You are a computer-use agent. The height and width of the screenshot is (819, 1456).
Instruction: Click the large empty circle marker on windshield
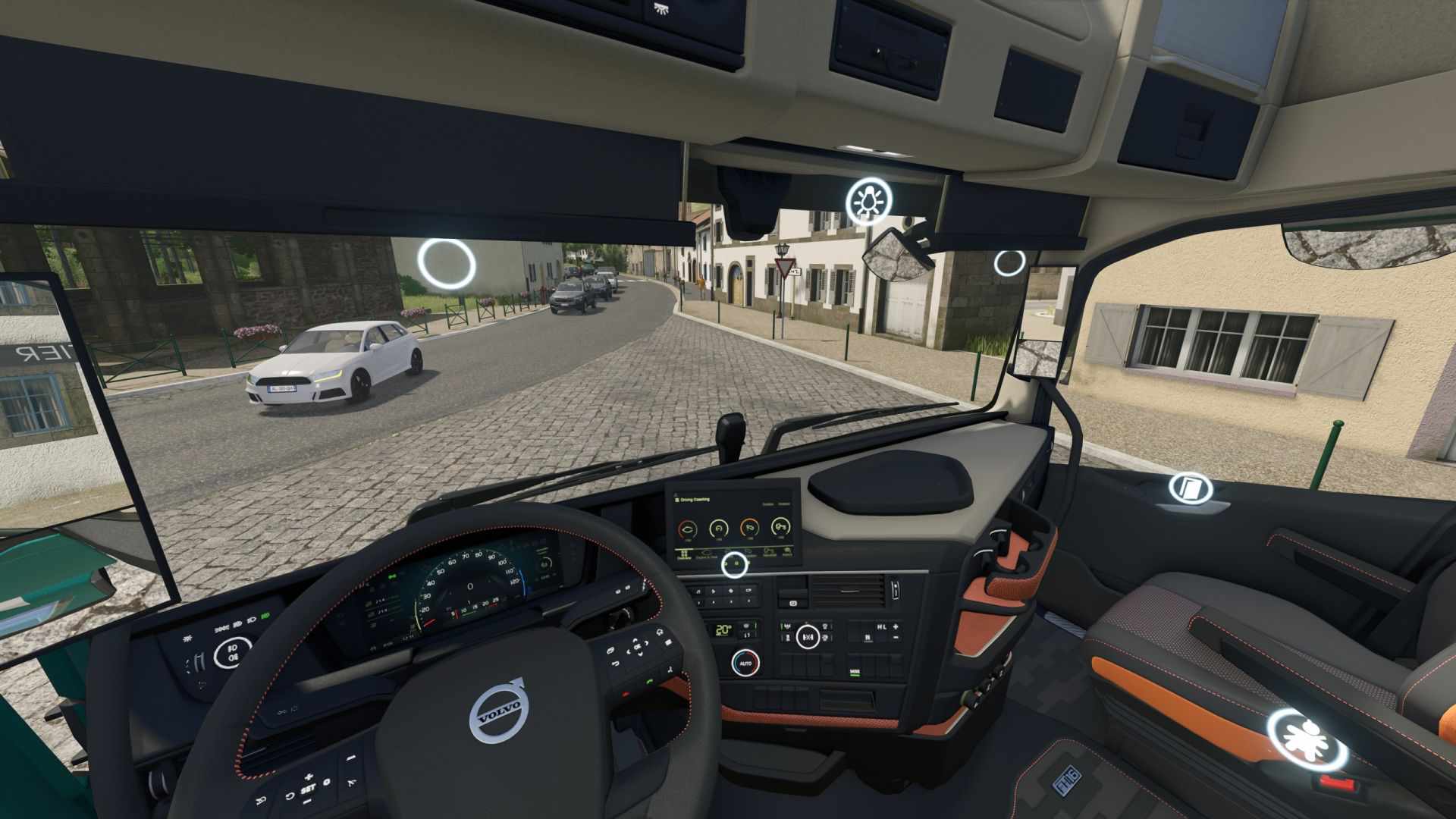[447, 264]
